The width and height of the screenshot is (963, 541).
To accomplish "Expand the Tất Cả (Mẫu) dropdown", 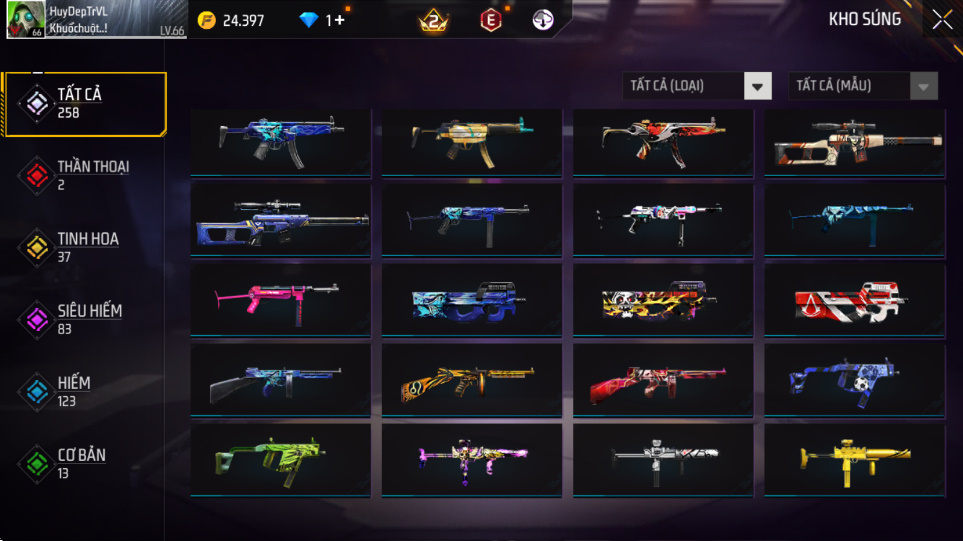I will (x=863, y=86).
